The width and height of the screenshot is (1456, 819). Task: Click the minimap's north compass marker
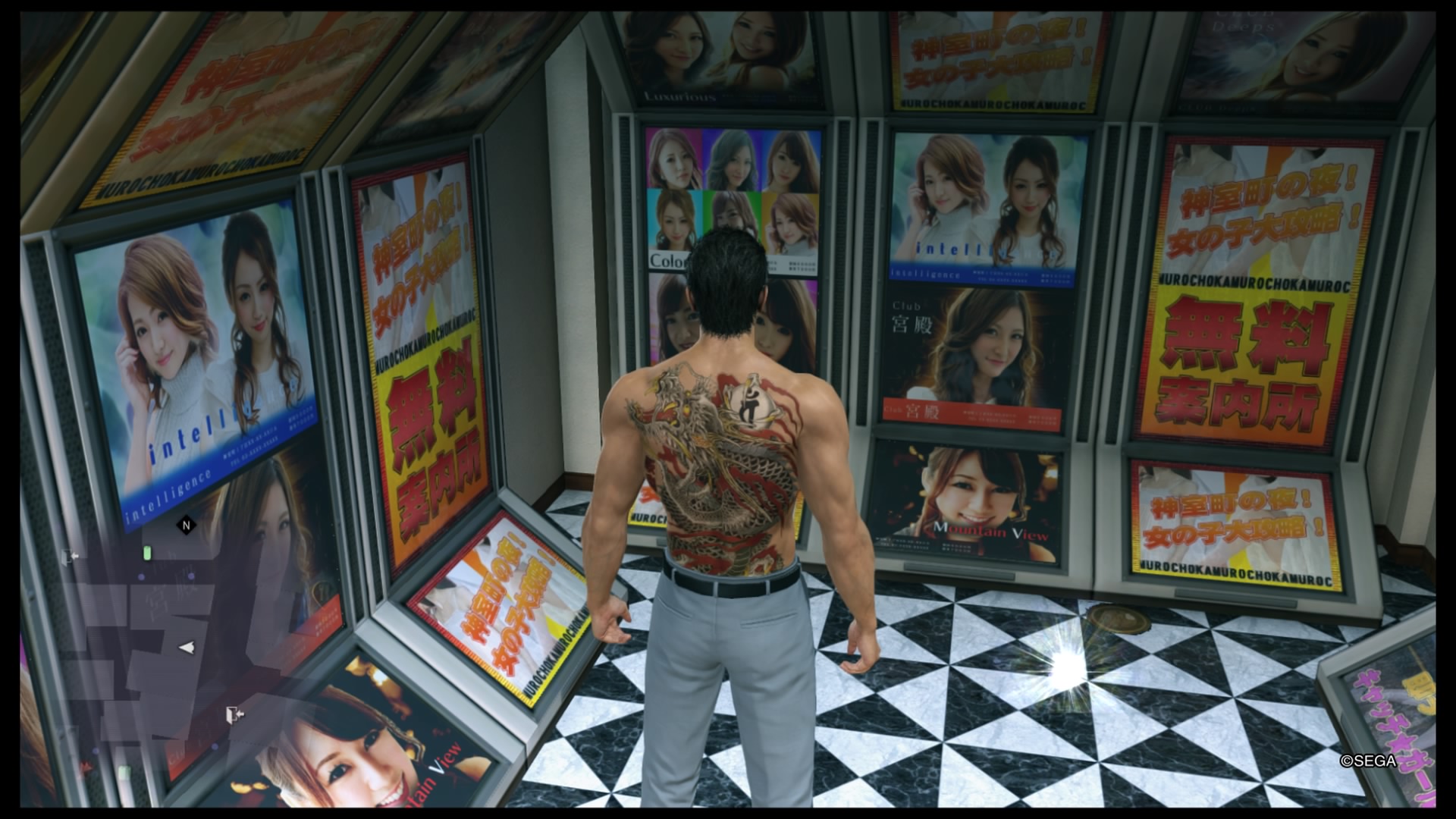point(186,525)
